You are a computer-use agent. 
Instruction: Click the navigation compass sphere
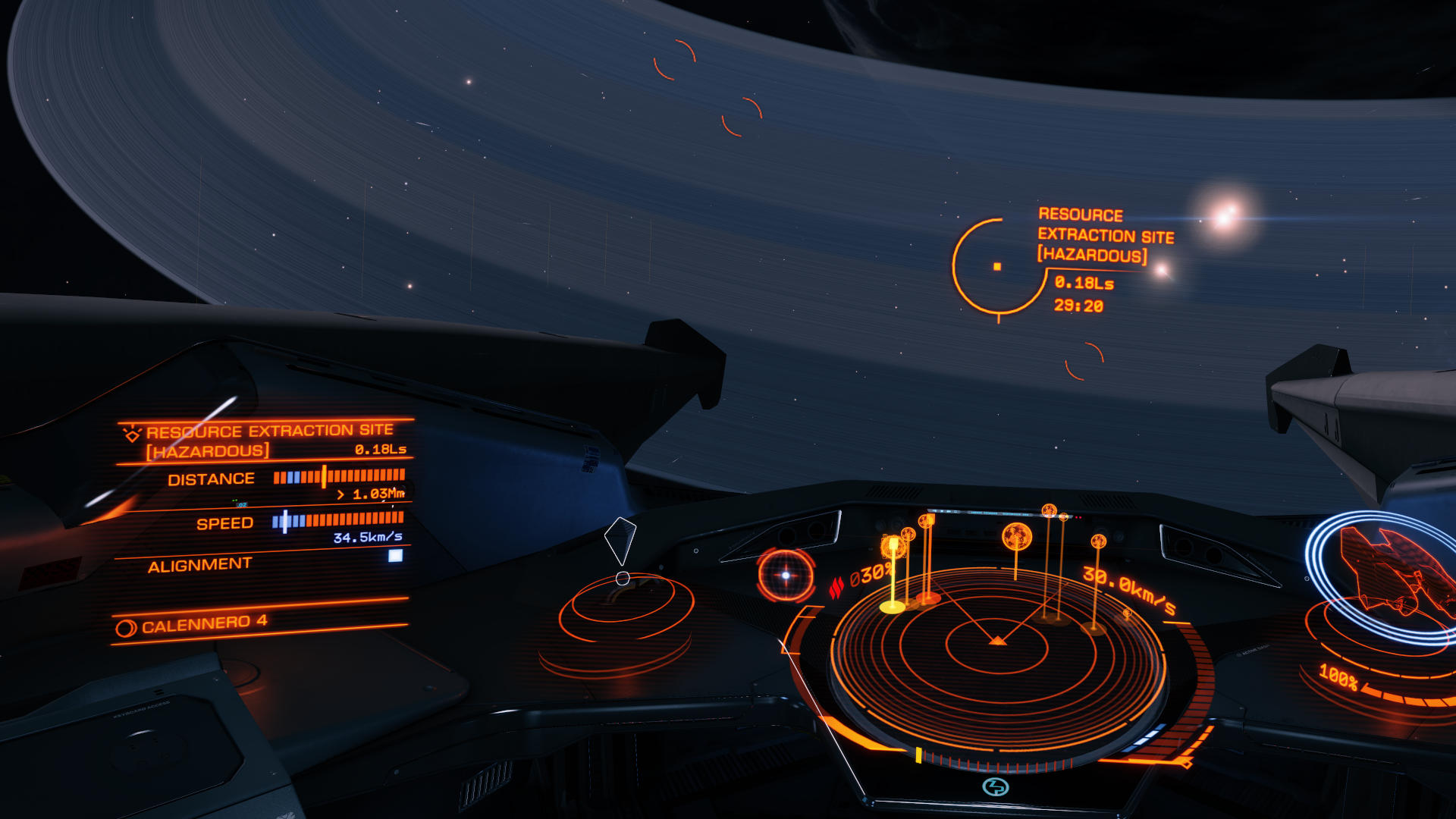(x=786, y=576)
